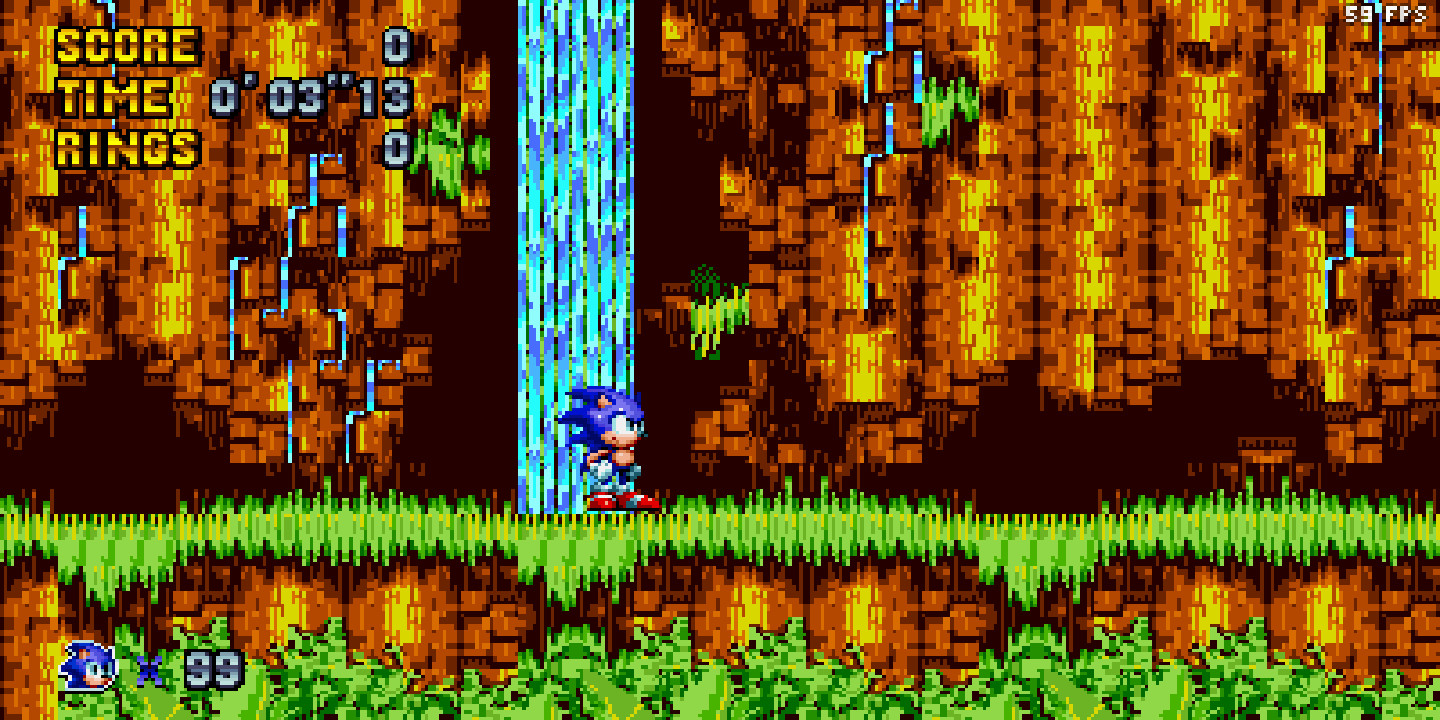Click the waterfall behind Sonic

pos(570,250)
